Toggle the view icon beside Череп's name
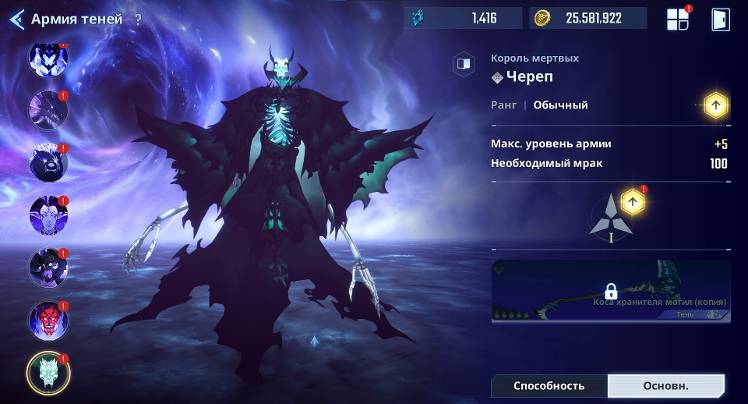The image size is (748, 404). click(x=463, y=63)
